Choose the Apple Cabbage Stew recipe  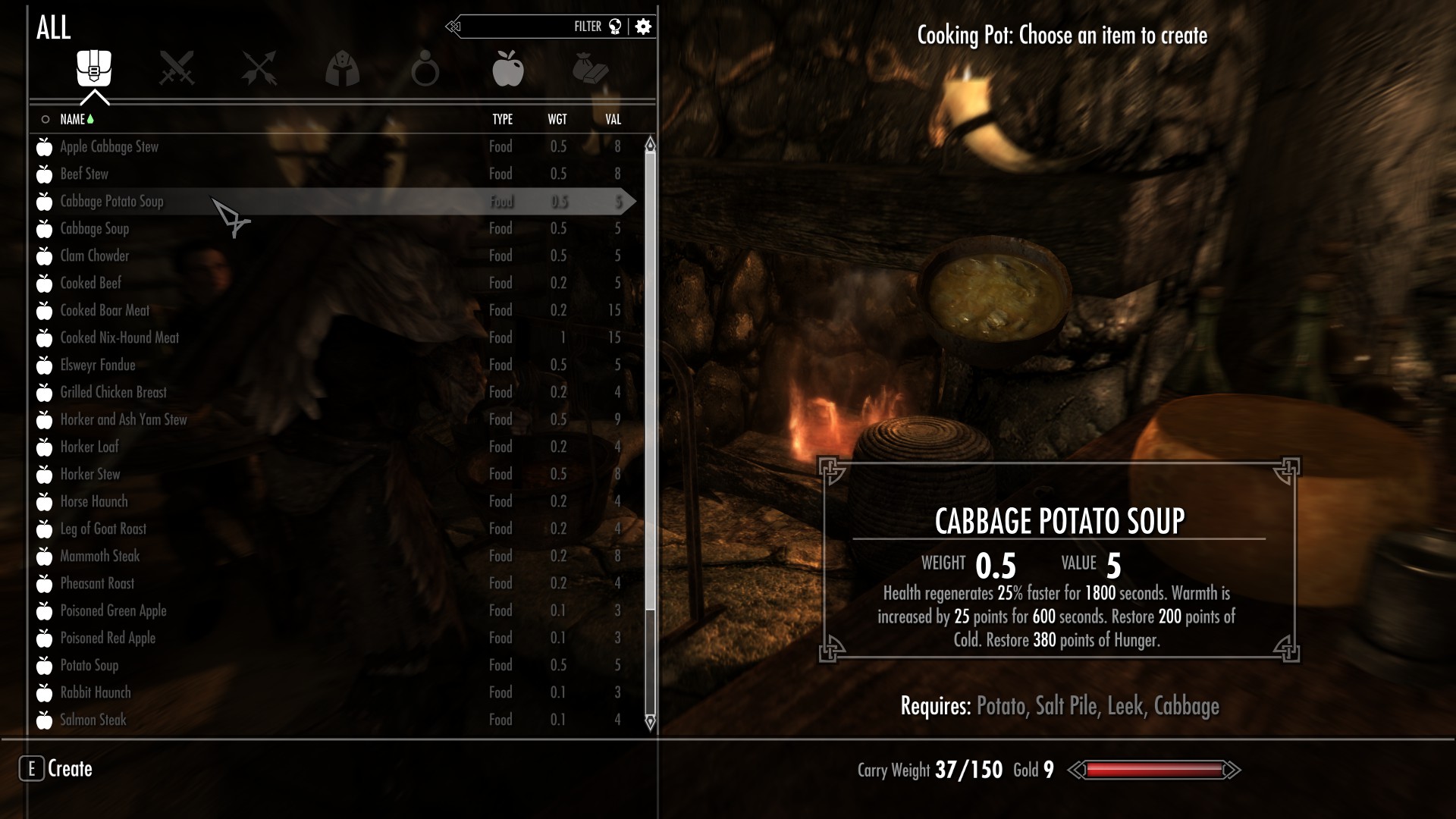[x=109, y=146]
